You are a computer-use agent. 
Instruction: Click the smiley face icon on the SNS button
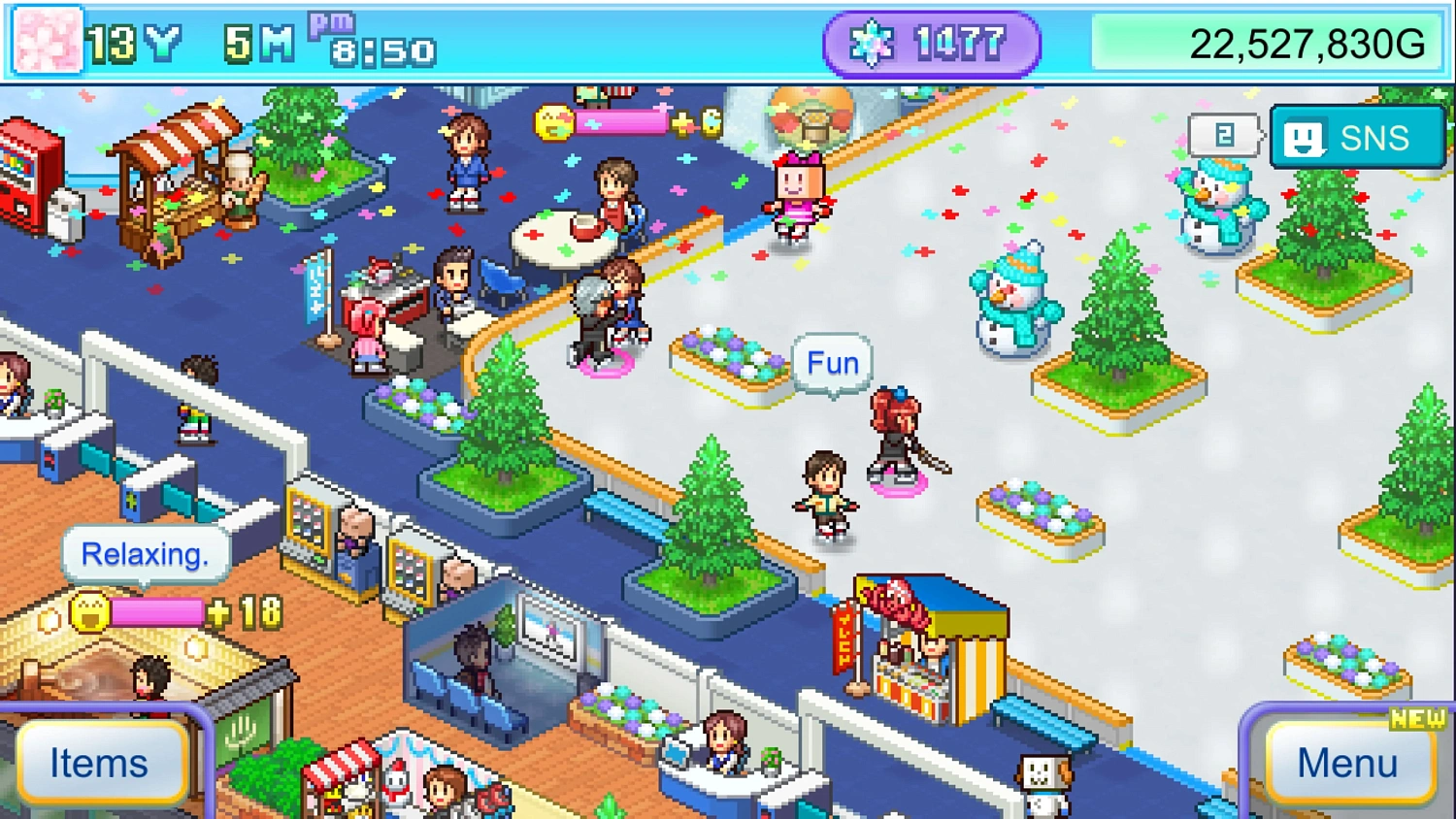[1306, 137]
